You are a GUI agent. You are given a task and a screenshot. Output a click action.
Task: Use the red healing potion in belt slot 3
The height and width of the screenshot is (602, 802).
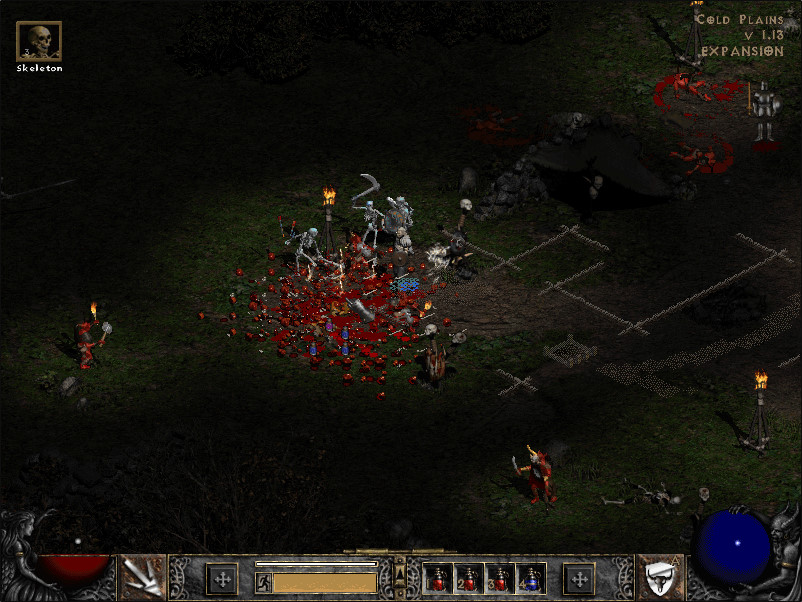[500, 578]
